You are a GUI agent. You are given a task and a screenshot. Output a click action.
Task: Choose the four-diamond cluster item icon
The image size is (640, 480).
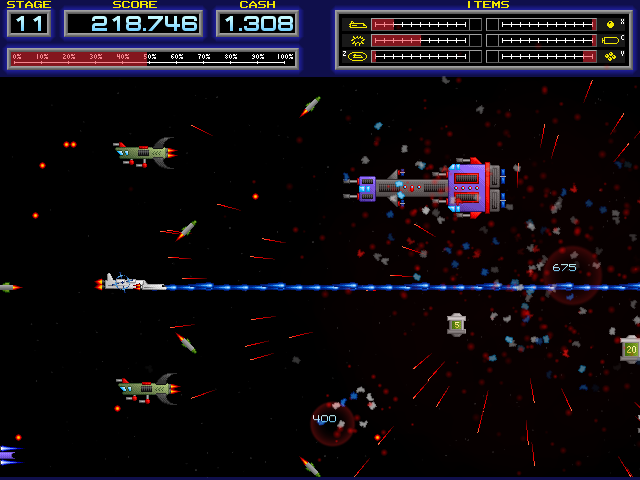tap(611, 57)
